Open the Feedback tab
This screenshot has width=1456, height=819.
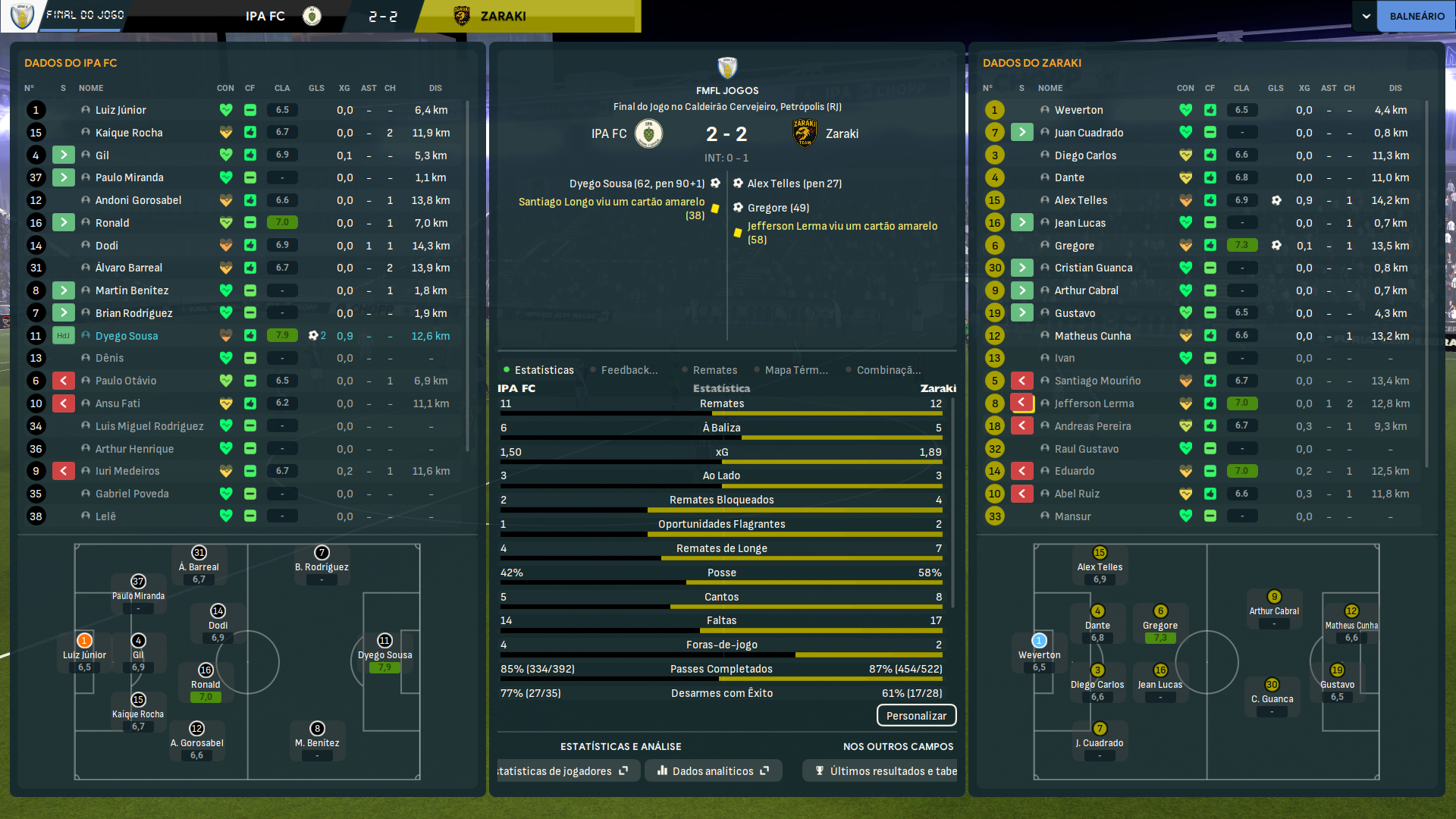click(x=629, y=370)
